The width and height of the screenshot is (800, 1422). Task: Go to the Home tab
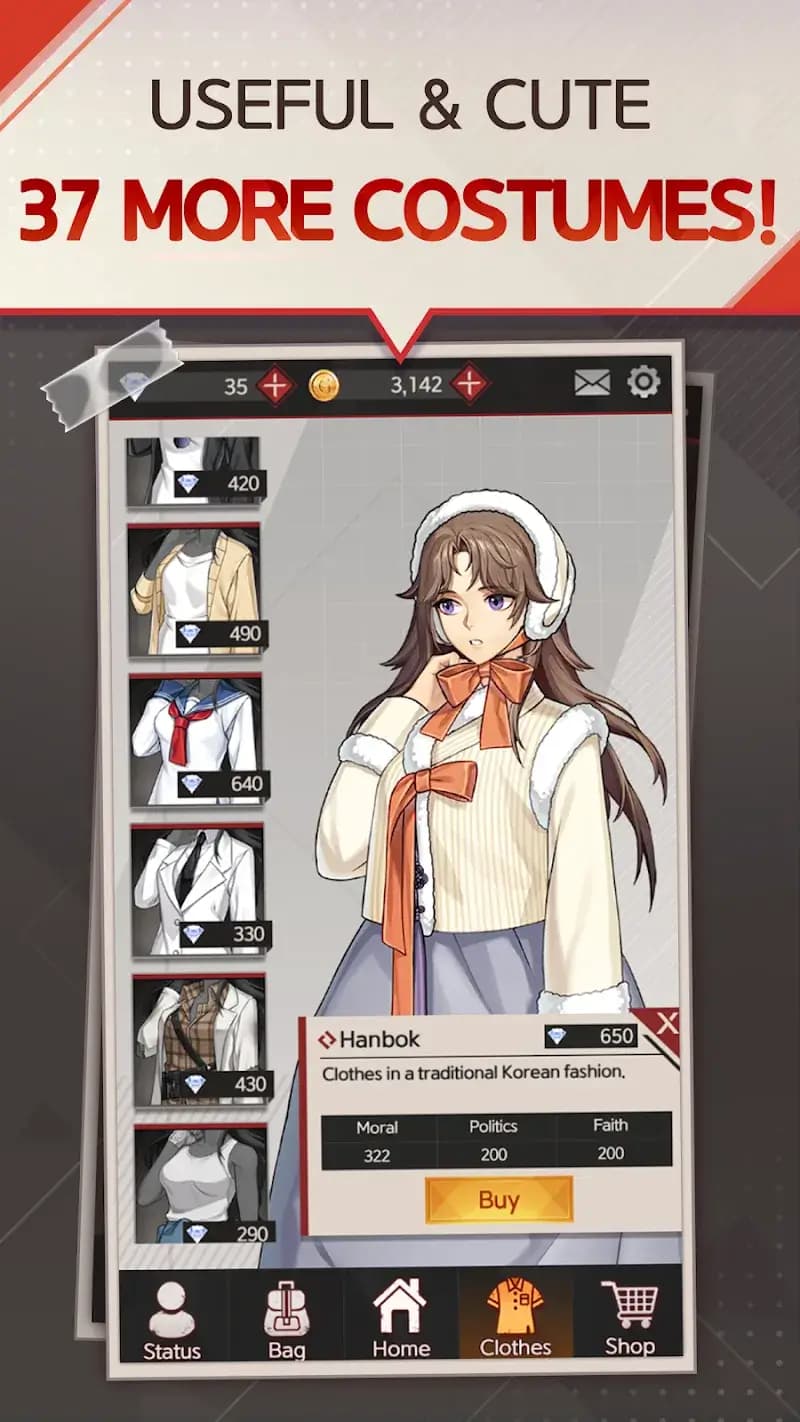pos(401,1320)
